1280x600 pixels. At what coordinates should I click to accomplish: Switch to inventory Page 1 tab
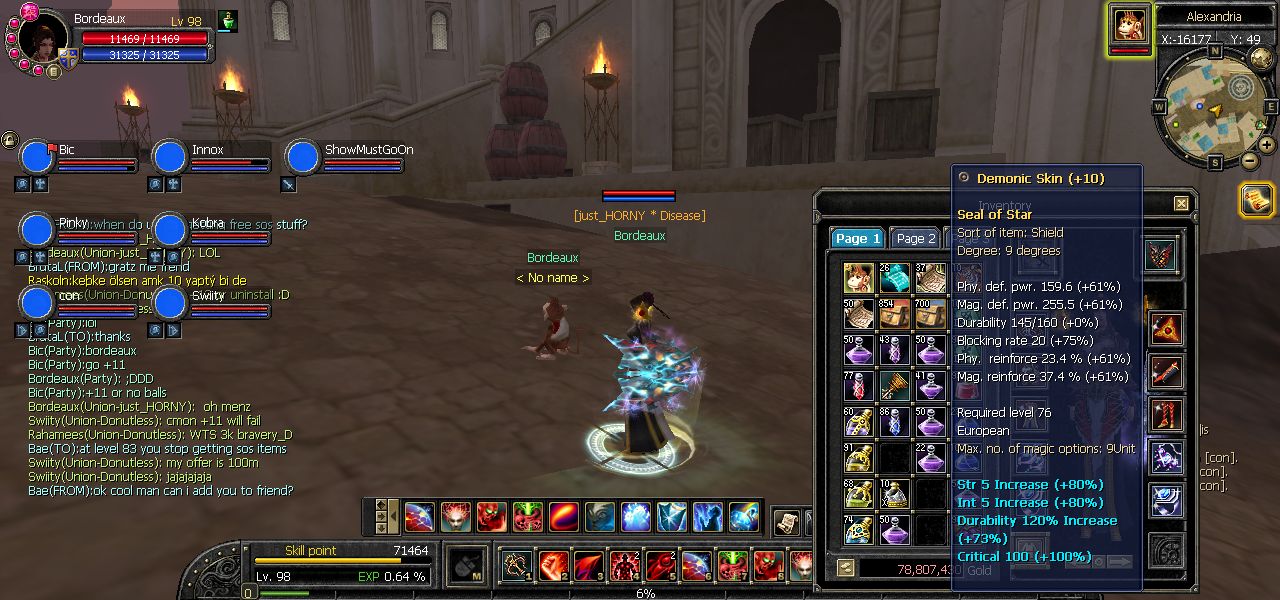[857, 238]
